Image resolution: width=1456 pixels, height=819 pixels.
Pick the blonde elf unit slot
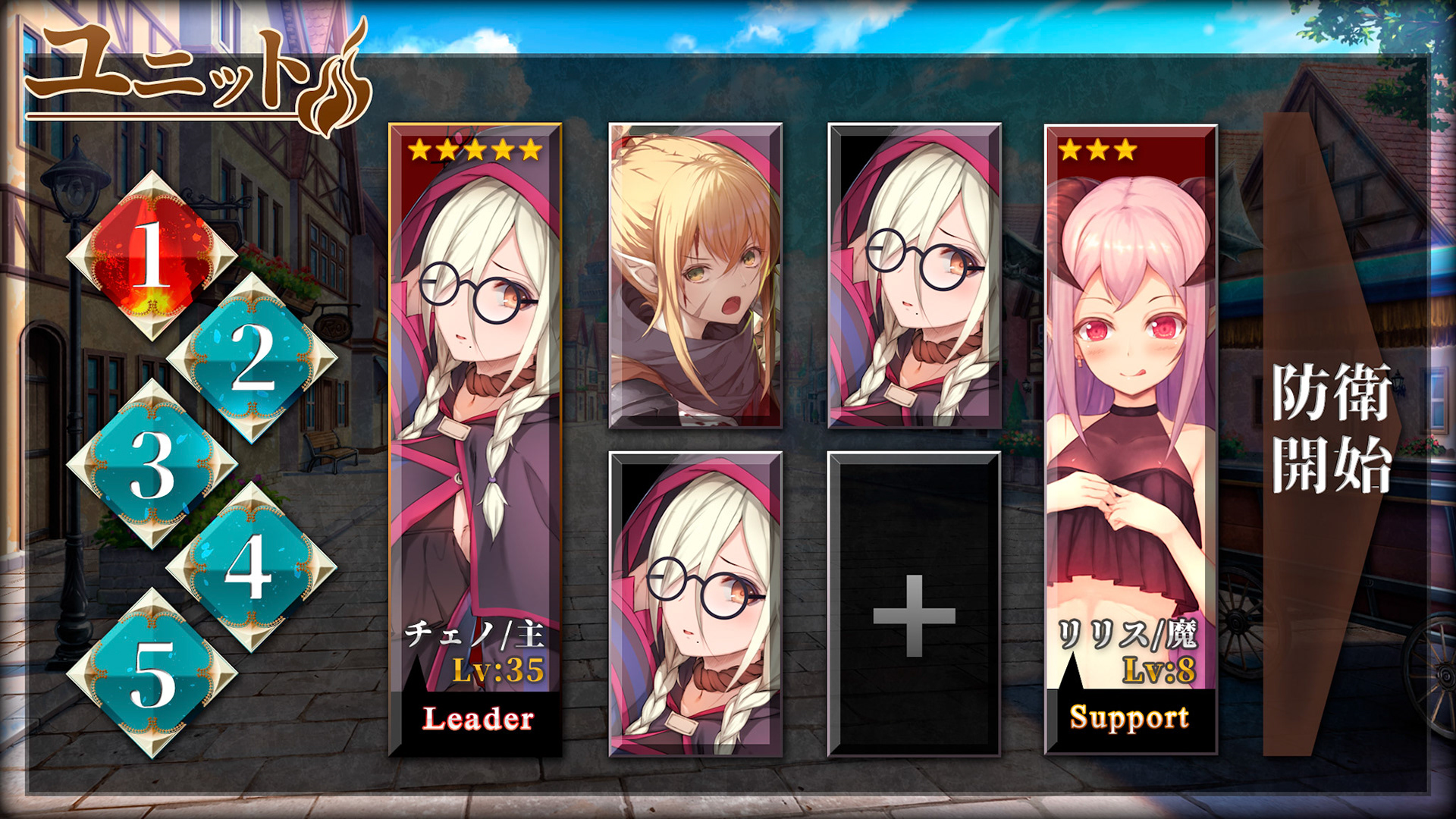click(695, 276)
